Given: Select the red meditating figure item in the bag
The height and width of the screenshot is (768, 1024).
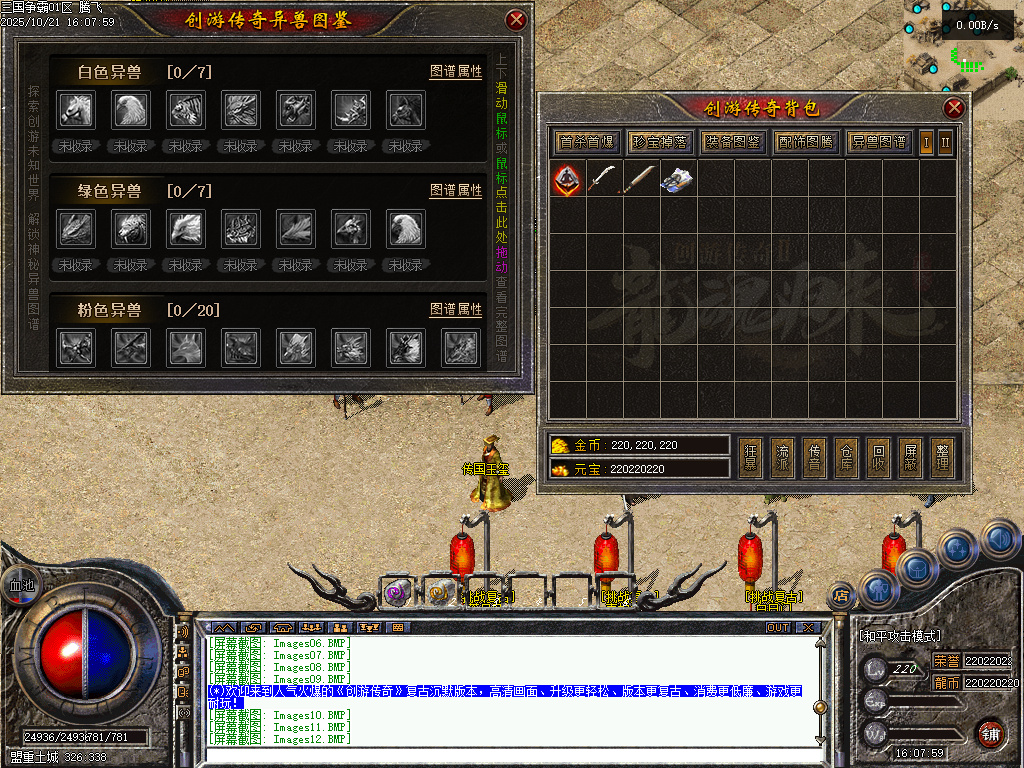Looking at the screenshot, I should coord(568,180).
